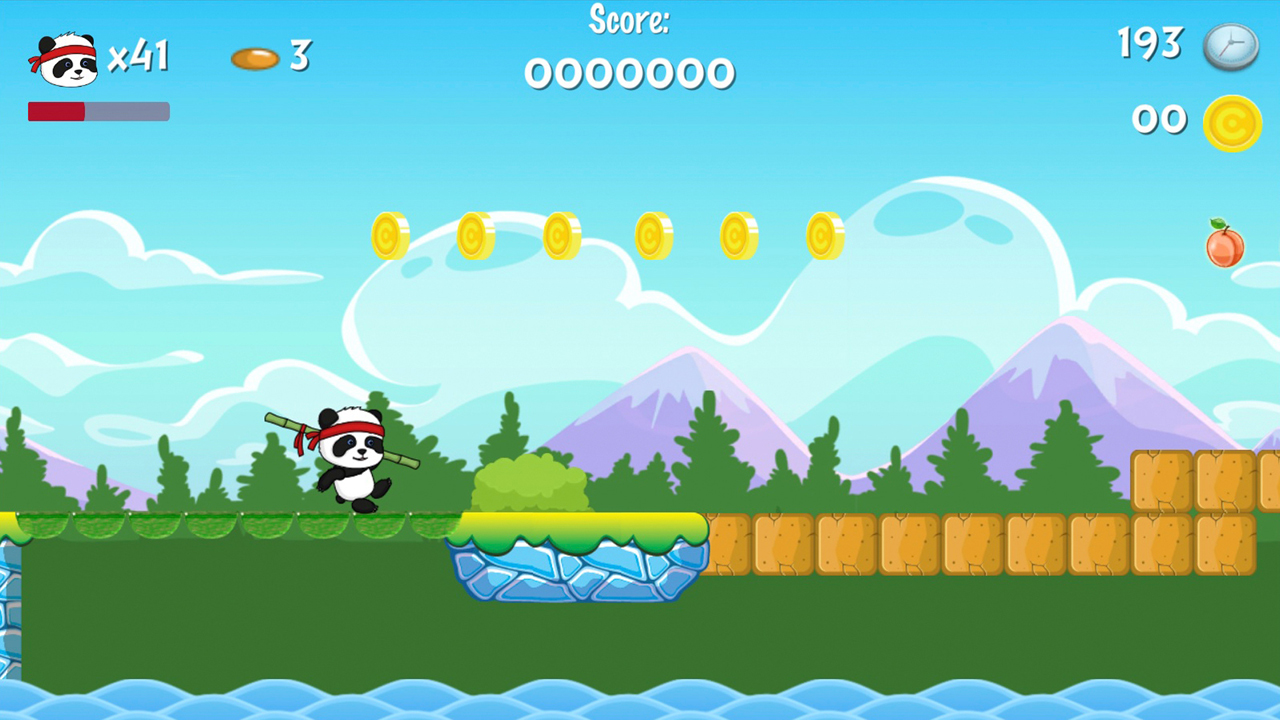Screen dimensions: 1280x720
Task: Select the bamboo stick counter icon
Action: point(256,57)
